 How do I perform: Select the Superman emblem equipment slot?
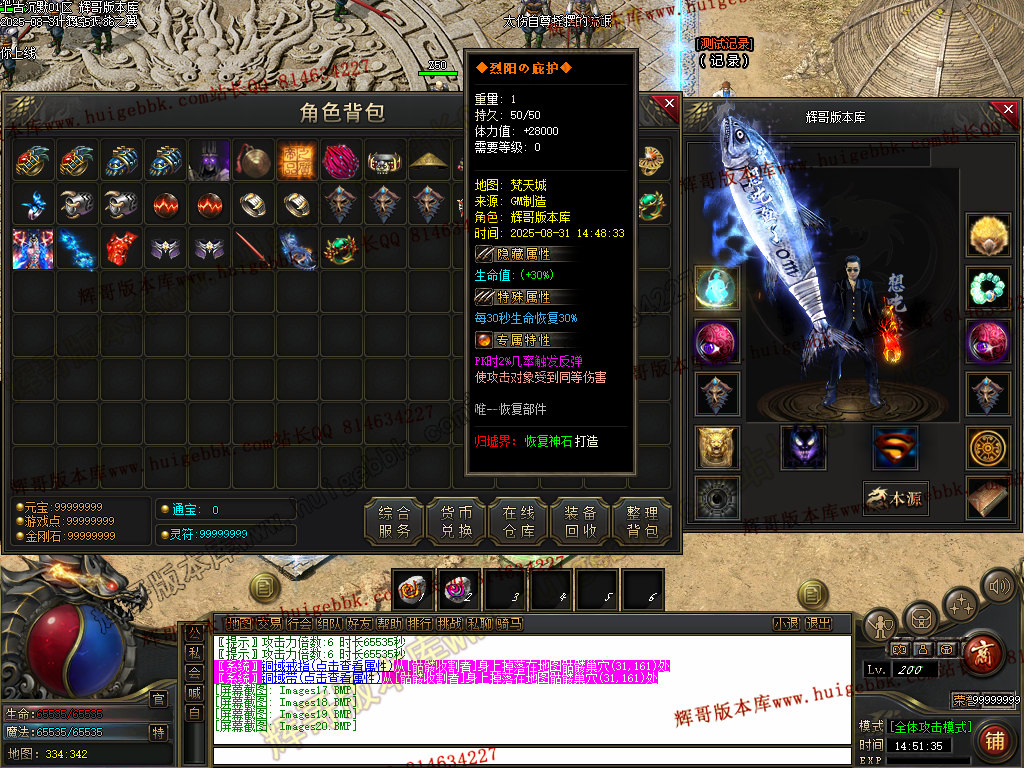click(895, 446)
